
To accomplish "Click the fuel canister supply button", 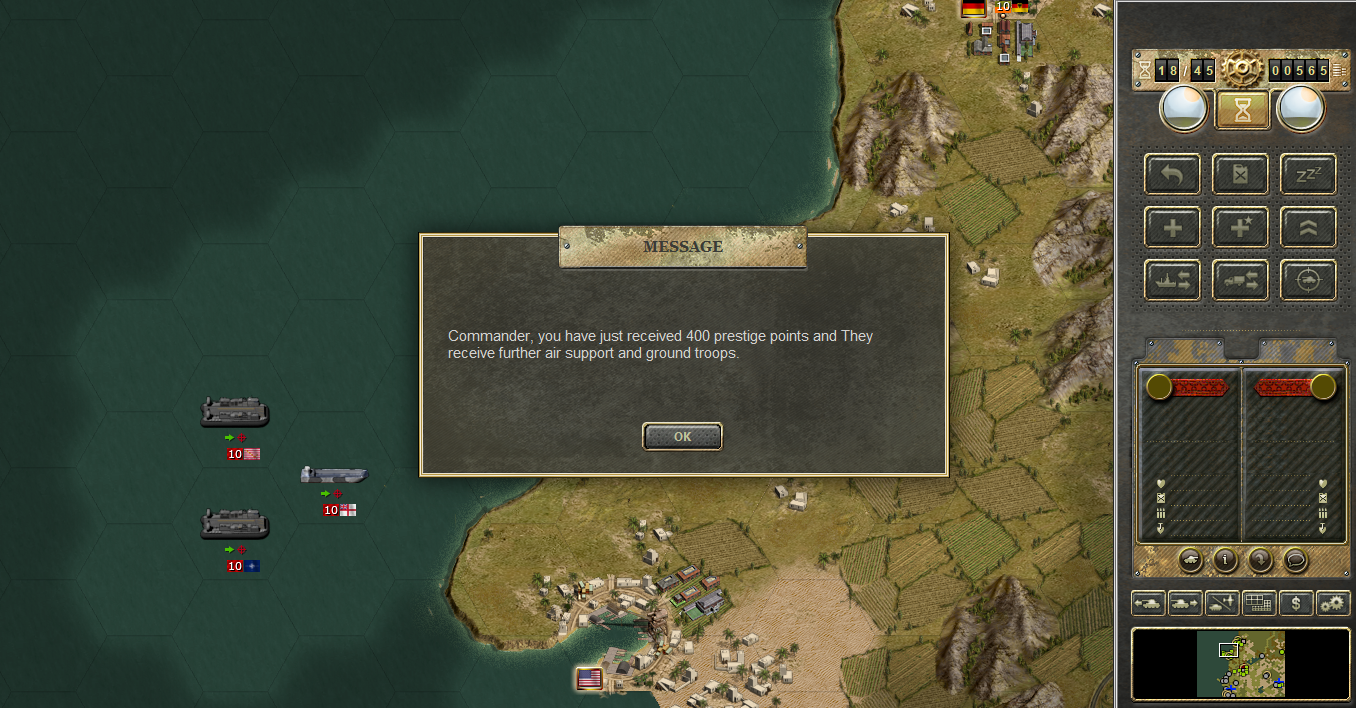I will tap(1240, 174).
